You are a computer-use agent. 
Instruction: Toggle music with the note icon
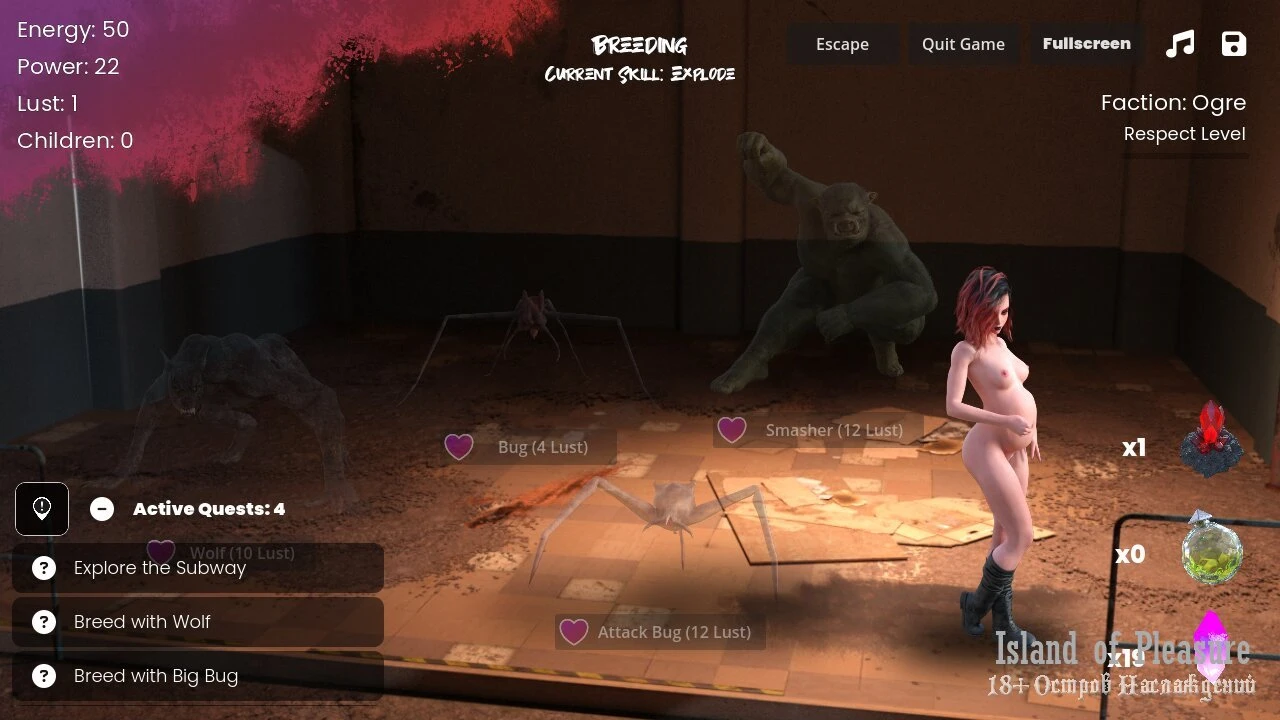tap(1180, 44)
